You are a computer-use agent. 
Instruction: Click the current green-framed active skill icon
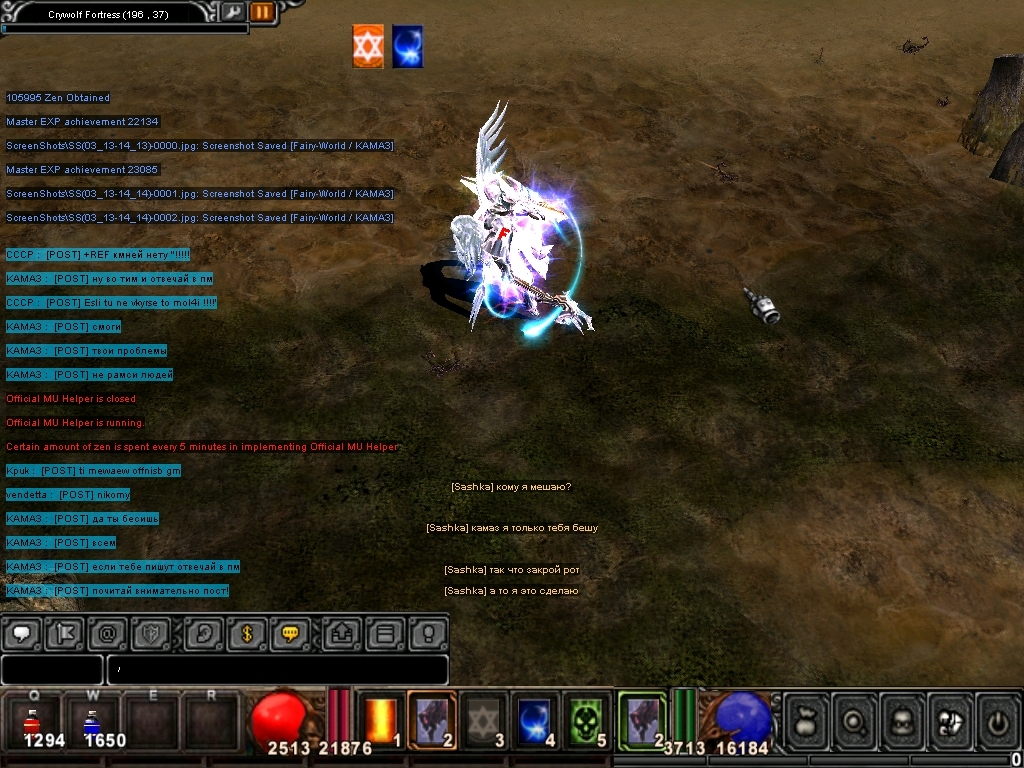tap(642, 720)
